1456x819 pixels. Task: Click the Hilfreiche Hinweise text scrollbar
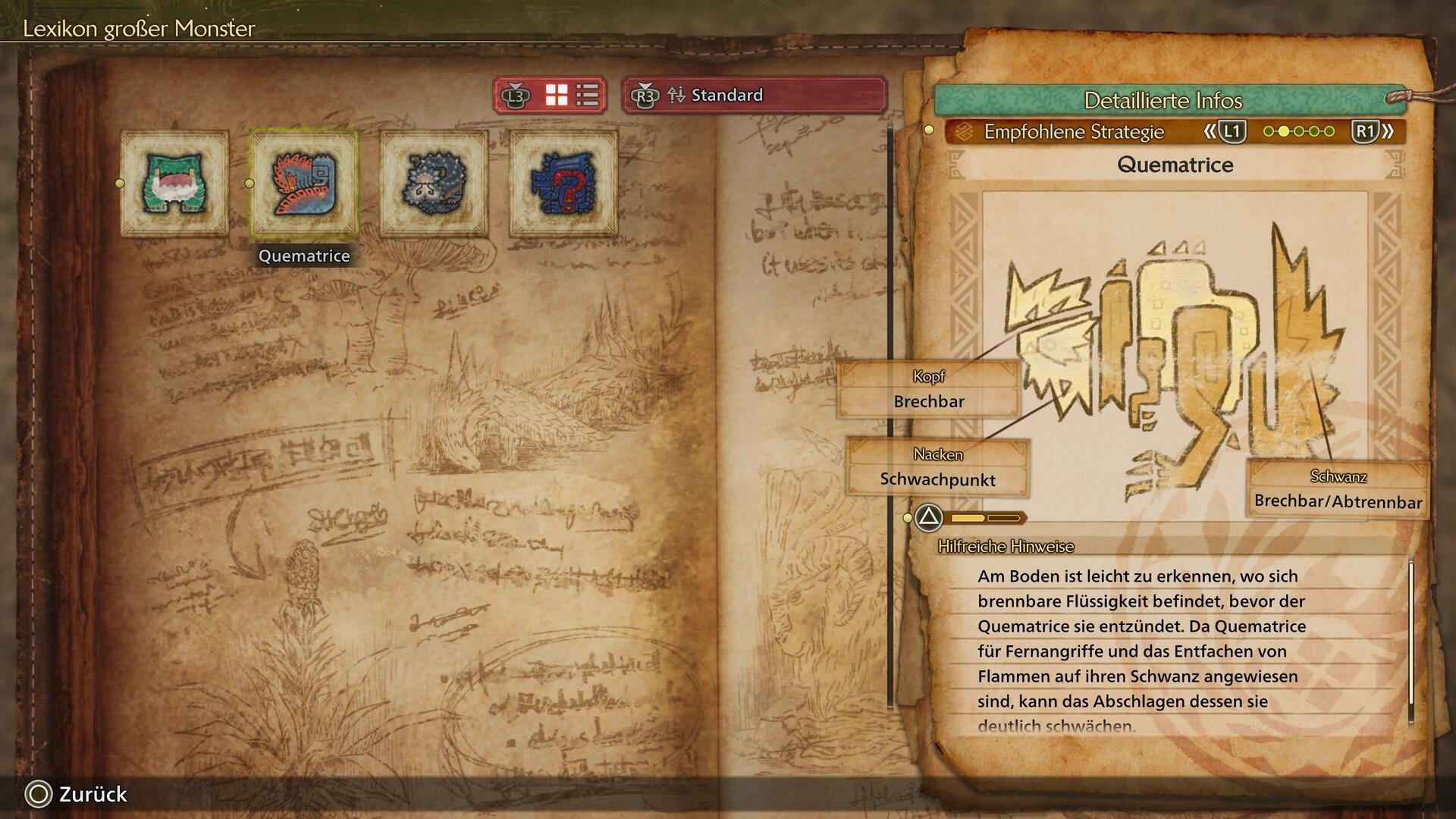tap(1410, 637)
